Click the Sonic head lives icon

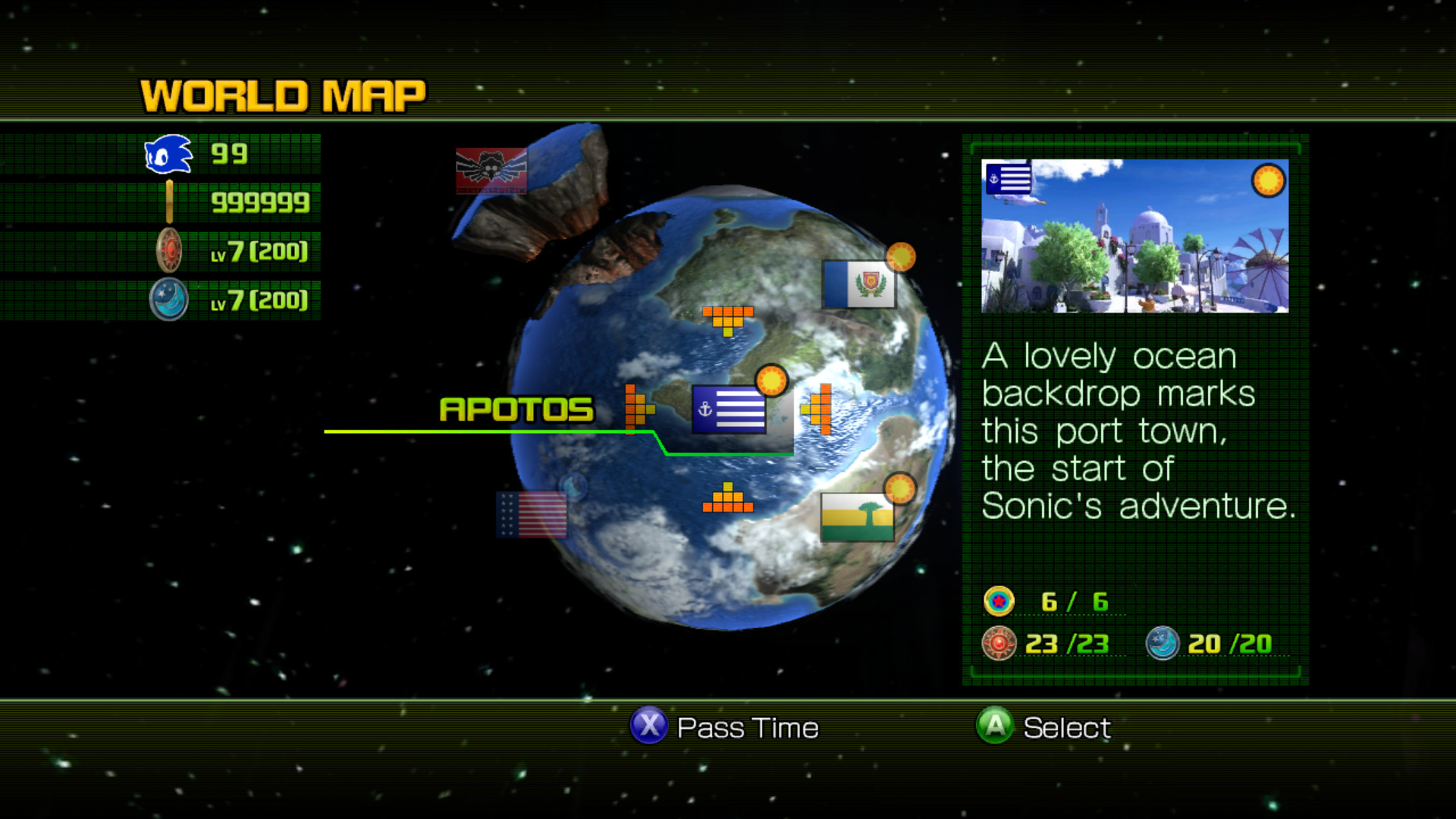[x=168, y=154]
